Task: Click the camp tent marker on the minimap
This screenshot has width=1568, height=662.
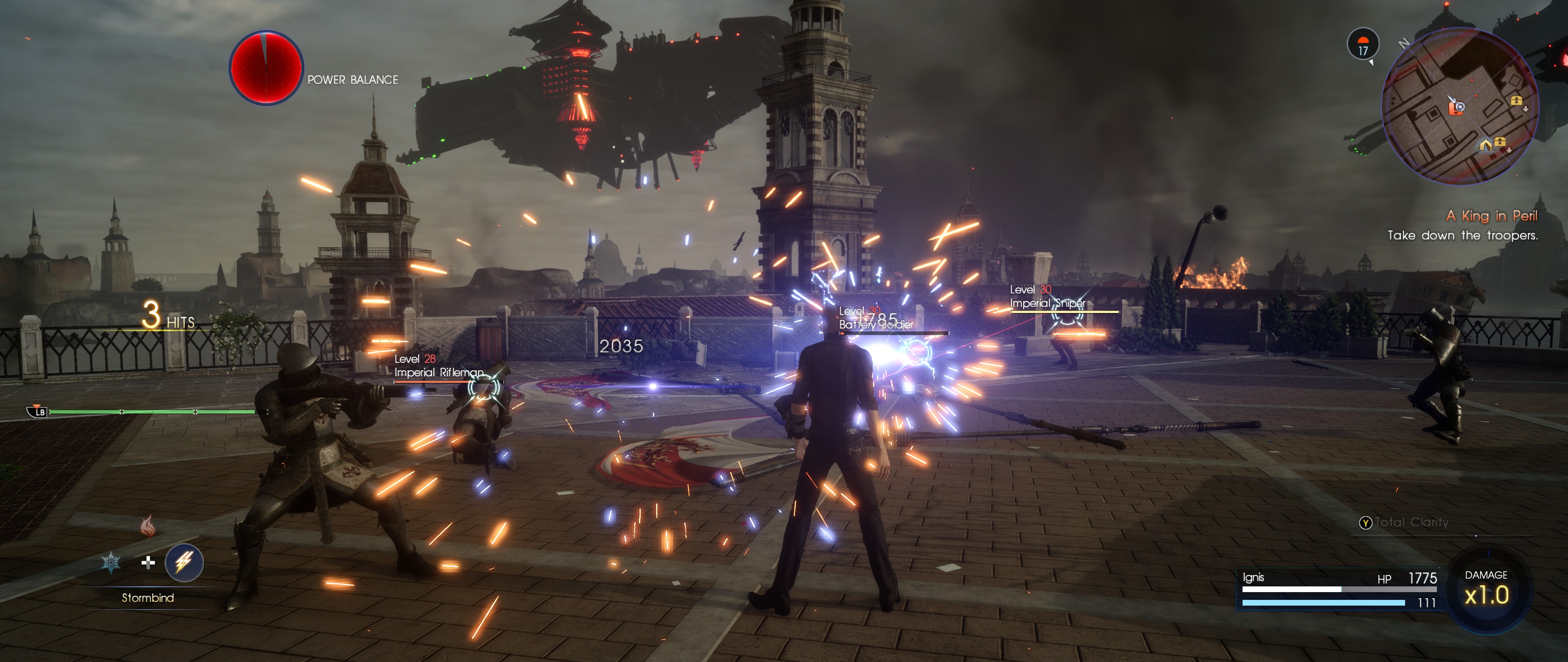Action: [x=1485, y=145]
